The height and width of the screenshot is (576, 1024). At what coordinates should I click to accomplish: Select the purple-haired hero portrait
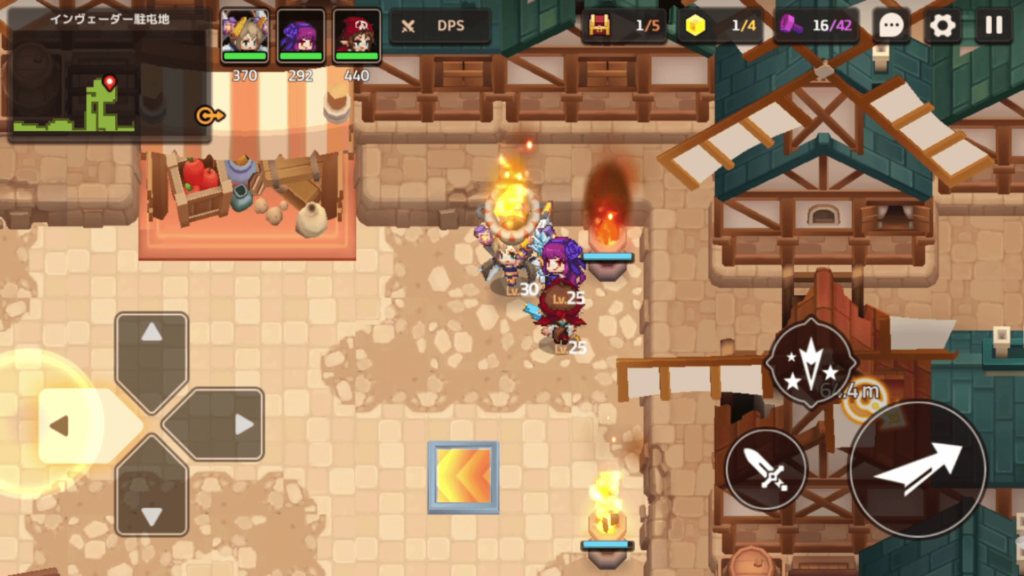300,36
